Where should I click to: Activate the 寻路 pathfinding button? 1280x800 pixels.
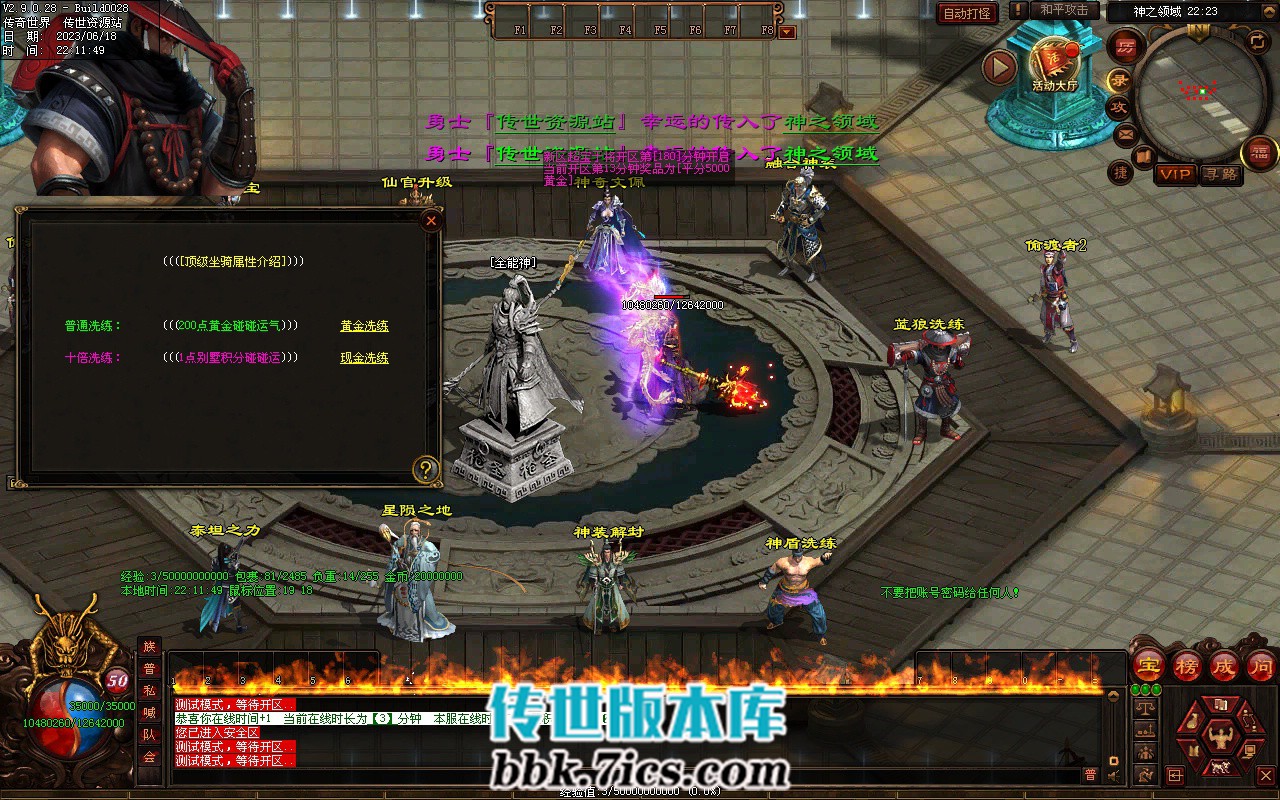tap(1220, 174)
